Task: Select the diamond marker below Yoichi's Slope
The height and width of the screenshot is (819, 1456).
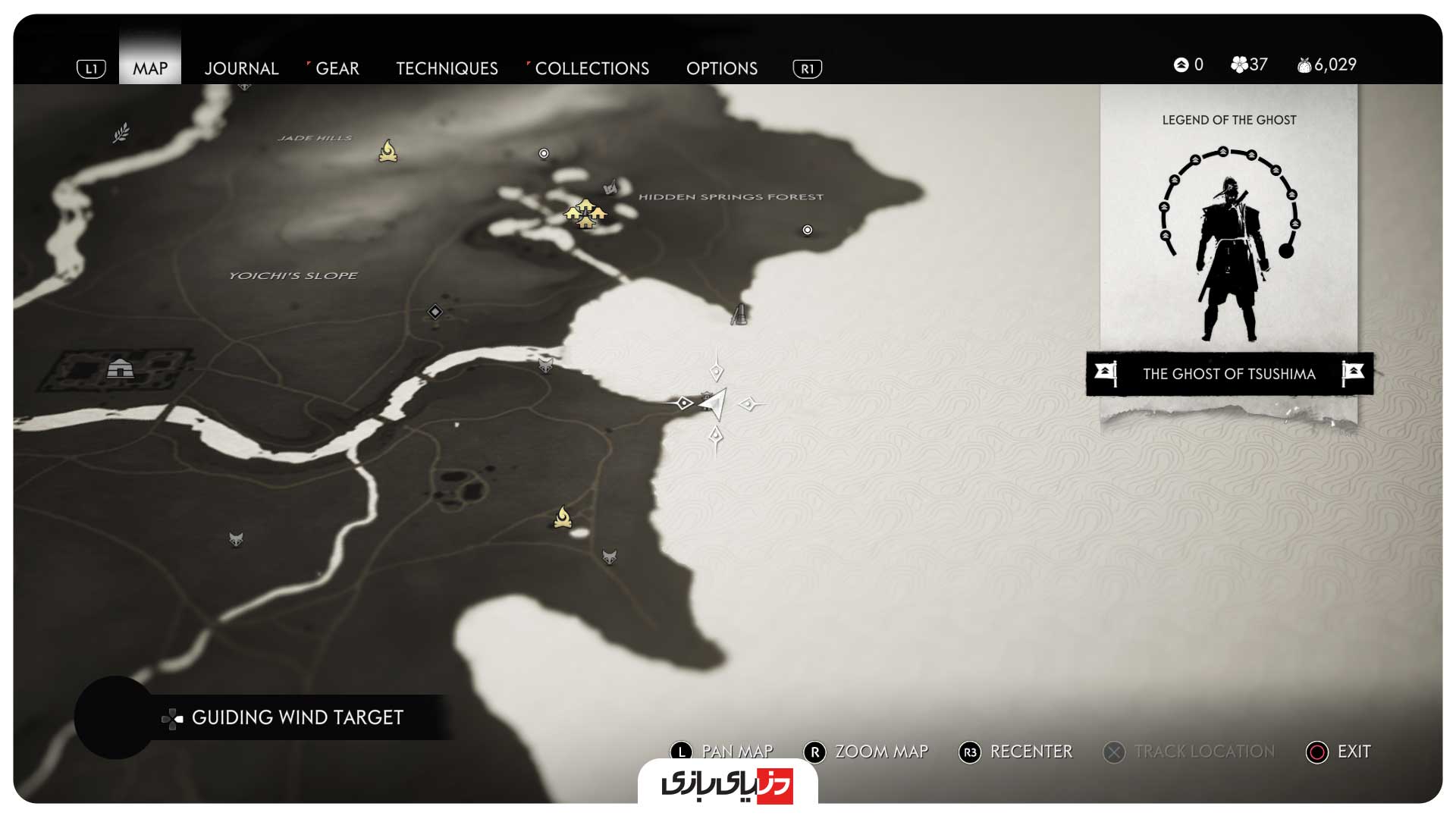Action: tap(435, 312)
